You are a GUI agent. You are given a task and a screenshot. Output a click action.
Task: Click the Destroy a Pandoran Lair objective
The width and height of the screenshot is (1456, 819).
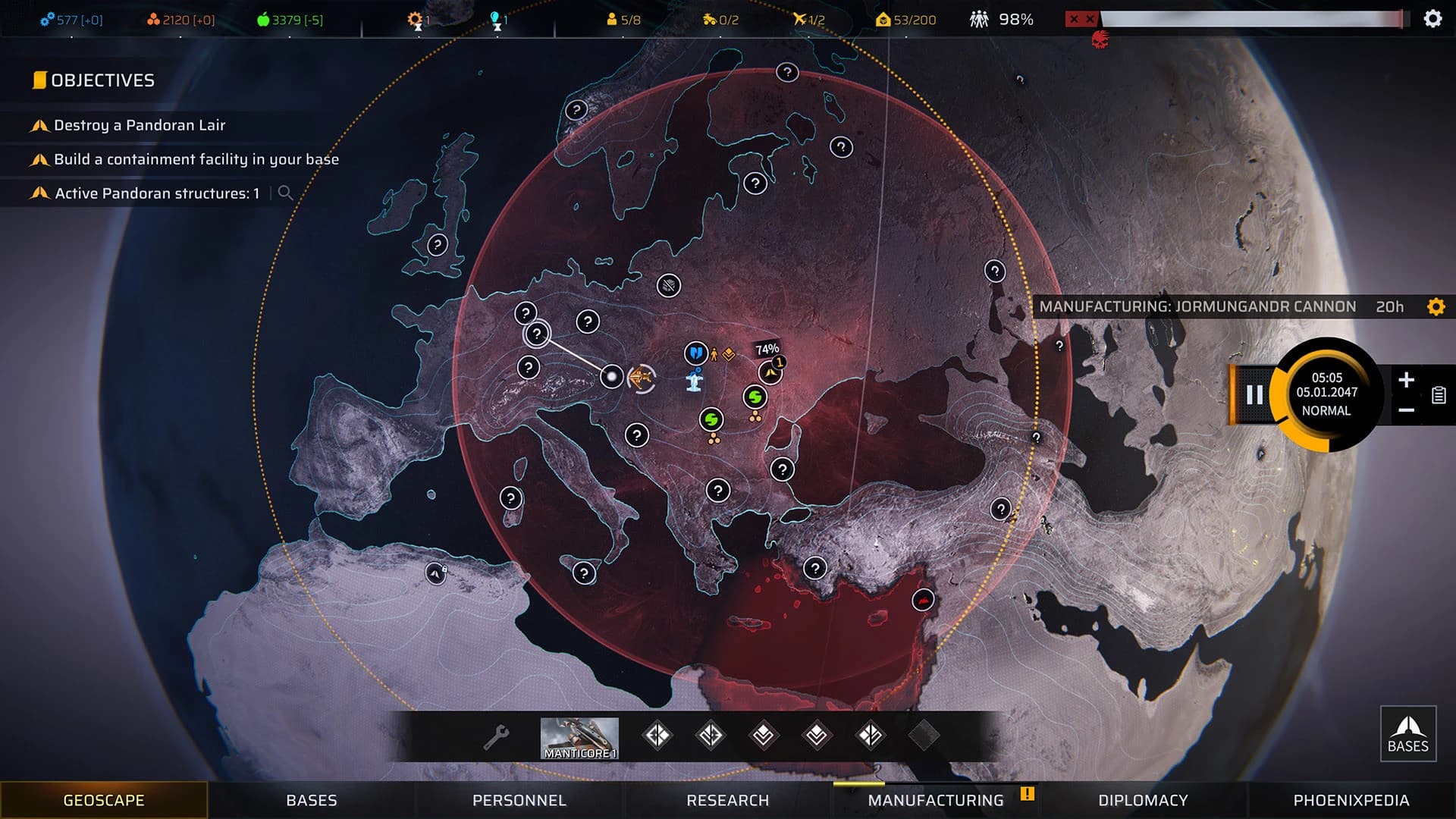point(139,126)
